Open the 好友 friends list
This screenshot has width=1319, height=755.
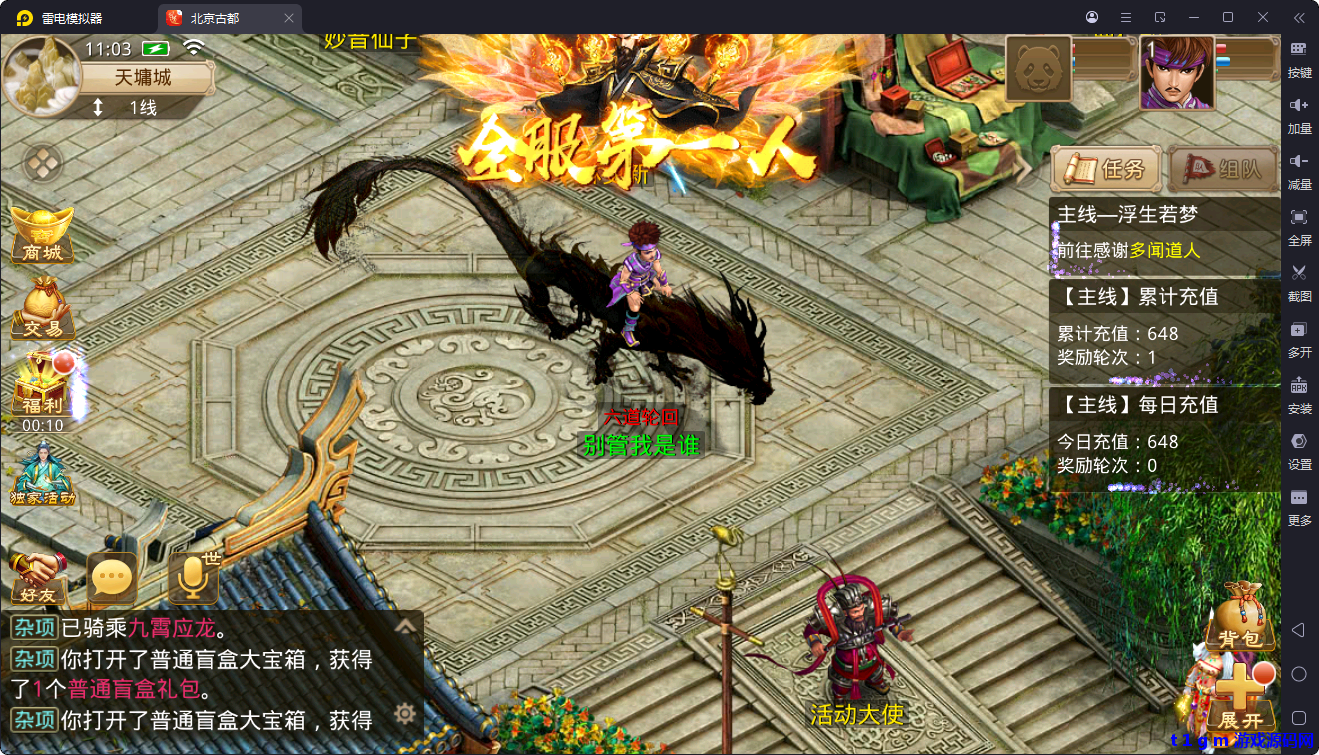[40, 578]
